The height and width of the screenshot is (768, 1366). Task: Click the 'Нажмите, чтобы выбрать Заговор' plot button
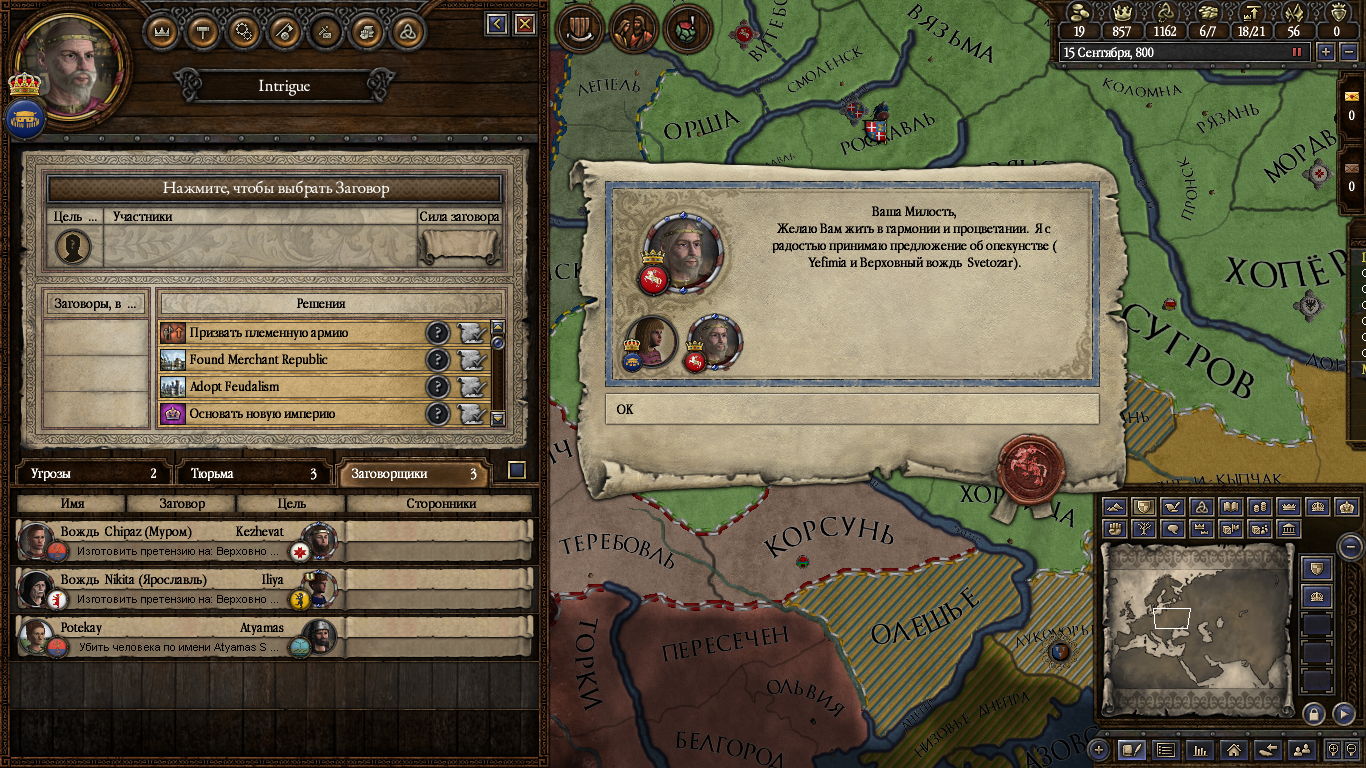click(x=275, y=188)
